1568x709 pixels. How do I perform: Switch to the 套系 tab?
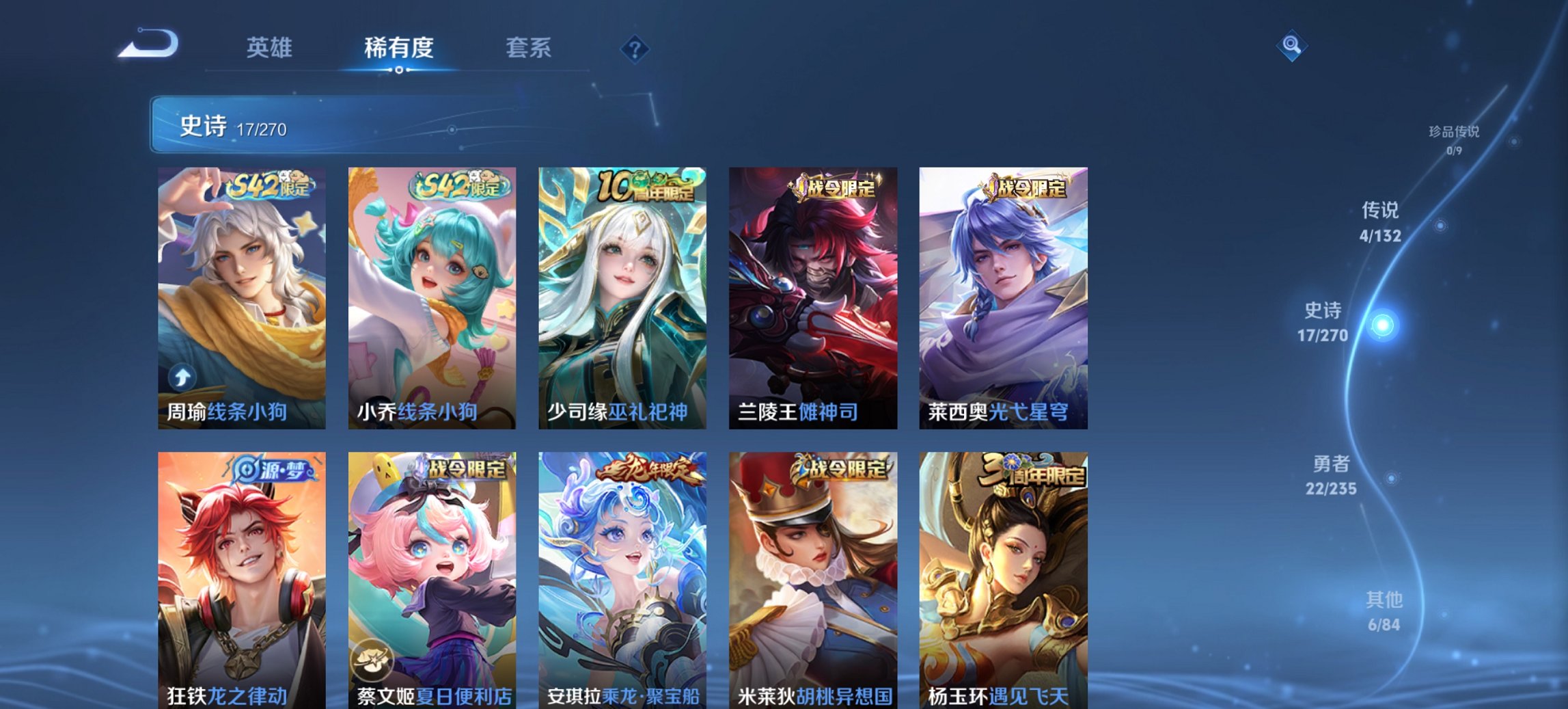click(529, 48)
